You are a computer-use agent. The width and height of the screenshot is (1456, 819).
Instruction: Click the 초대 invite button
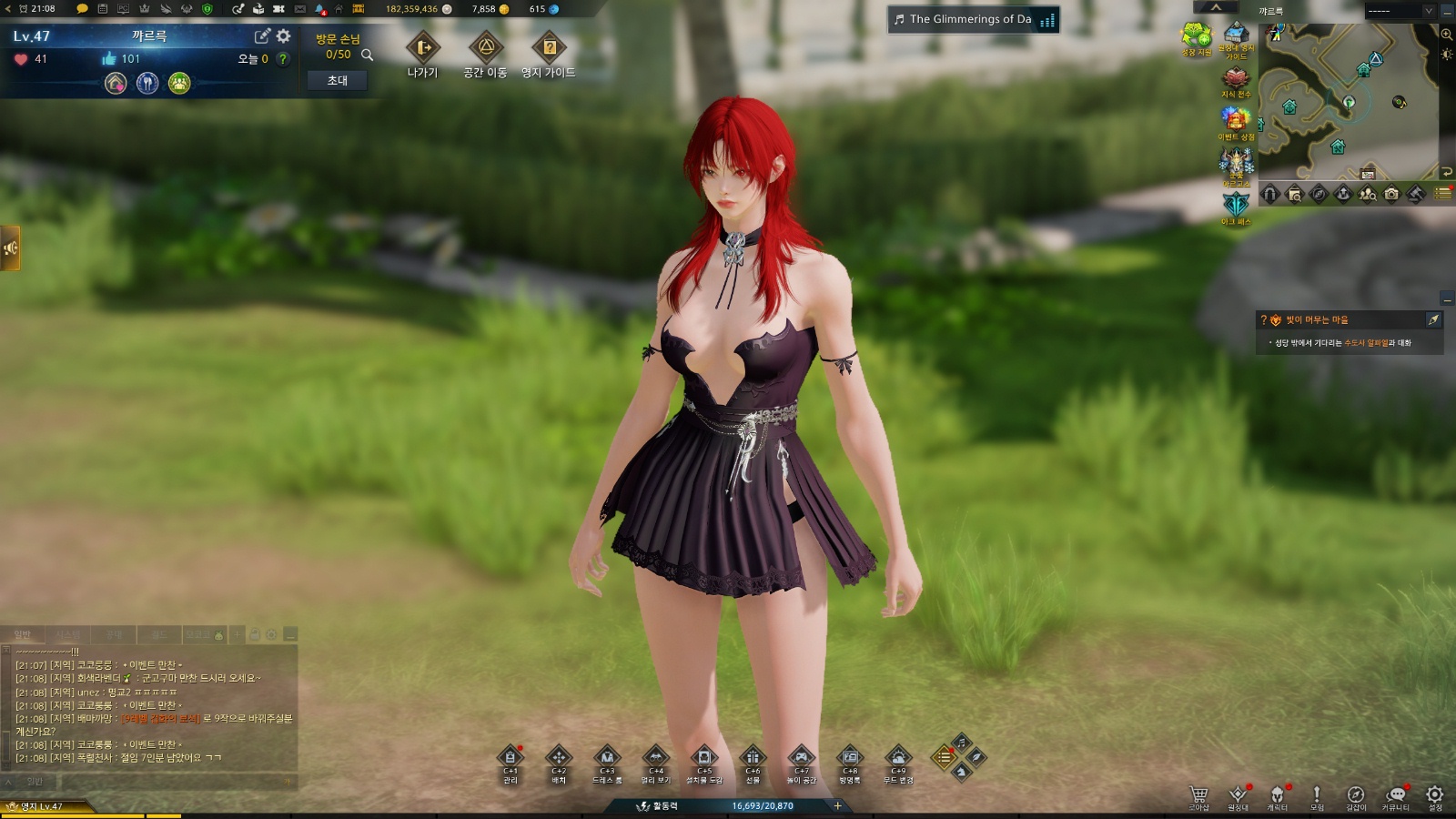coord(337,81)
